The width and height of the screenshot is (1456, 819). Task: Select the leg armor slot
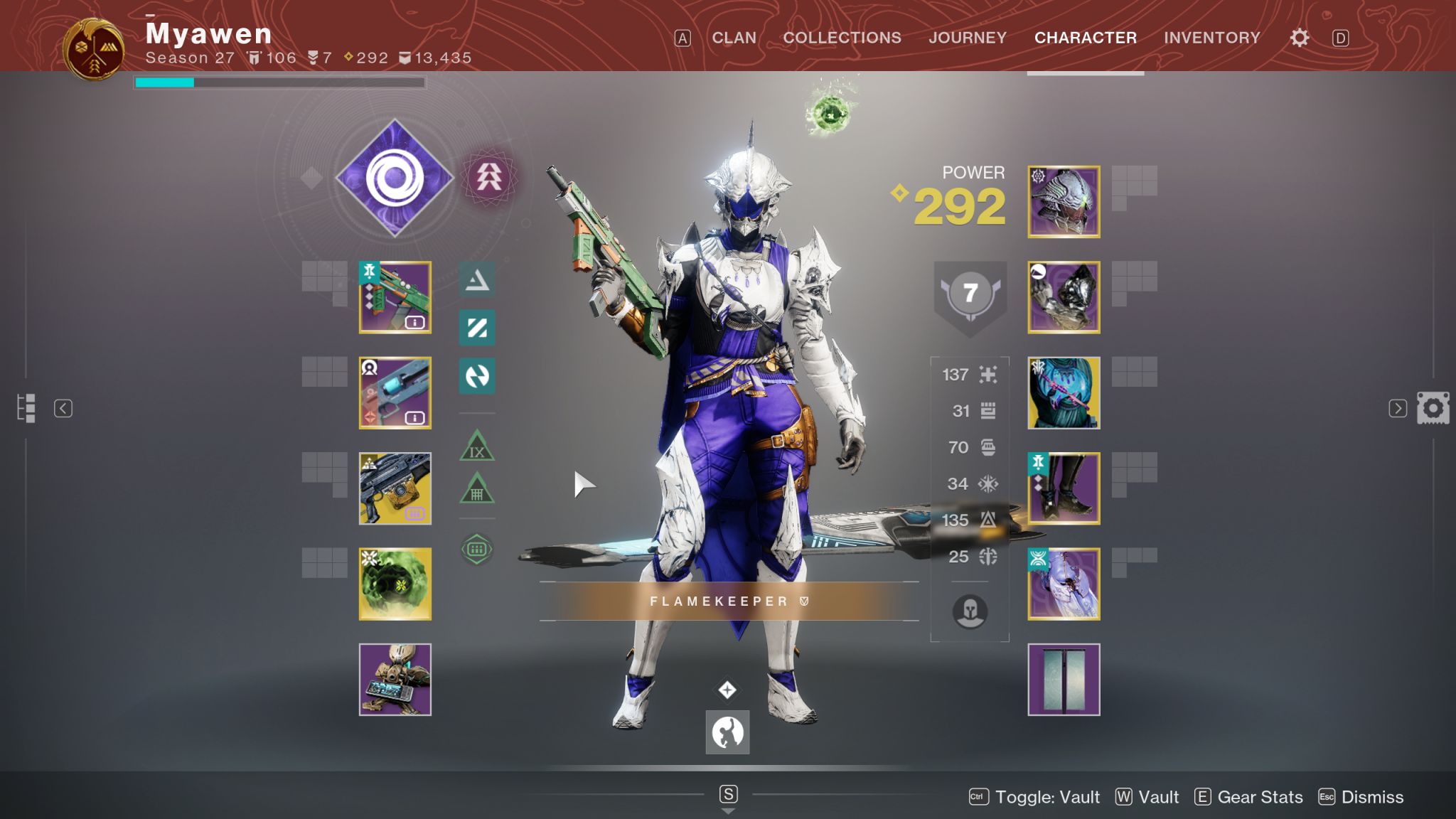pos(1064,488)
